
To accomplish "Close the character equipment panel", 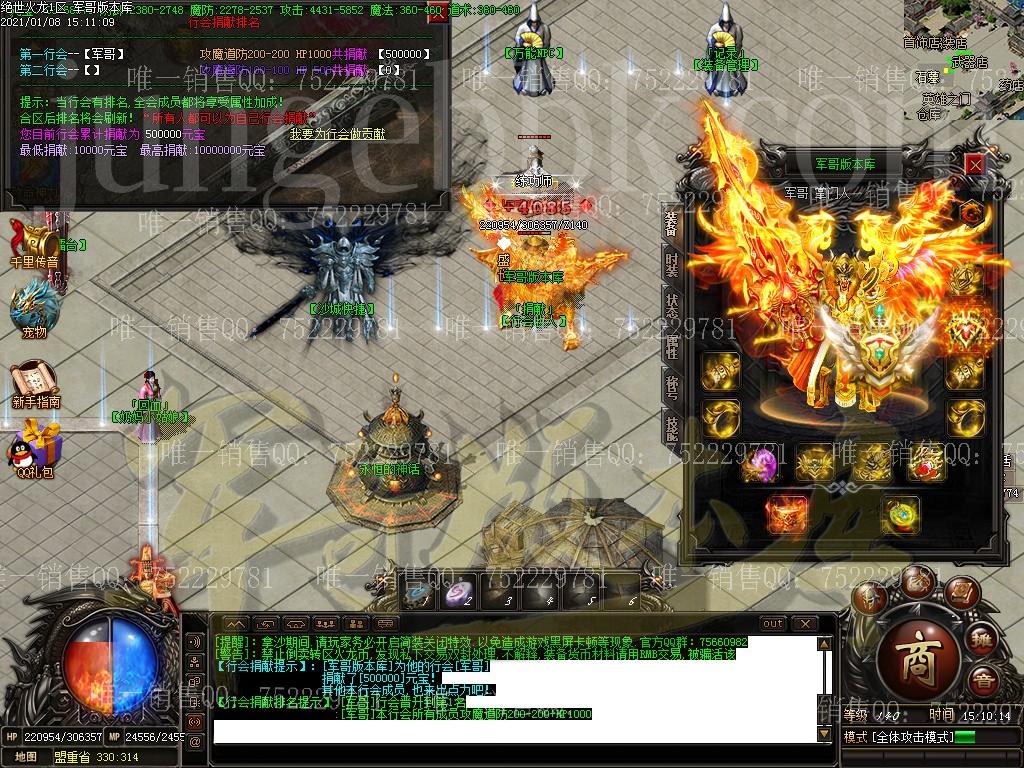I will click(x=974, y=164).
